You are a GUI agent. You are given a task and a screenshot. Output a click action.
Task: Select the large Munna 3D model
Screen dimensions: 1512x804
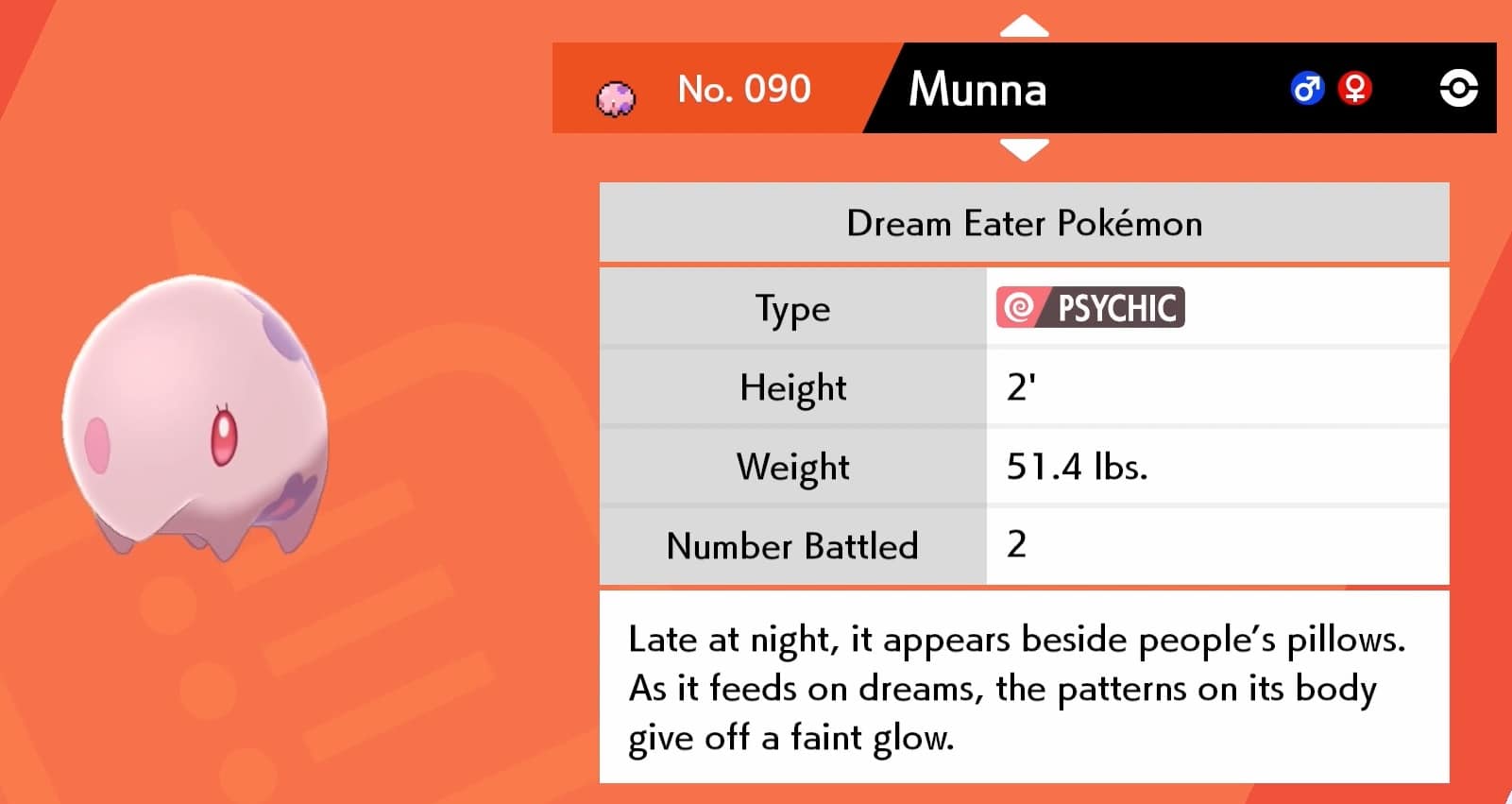coord(198,416)
